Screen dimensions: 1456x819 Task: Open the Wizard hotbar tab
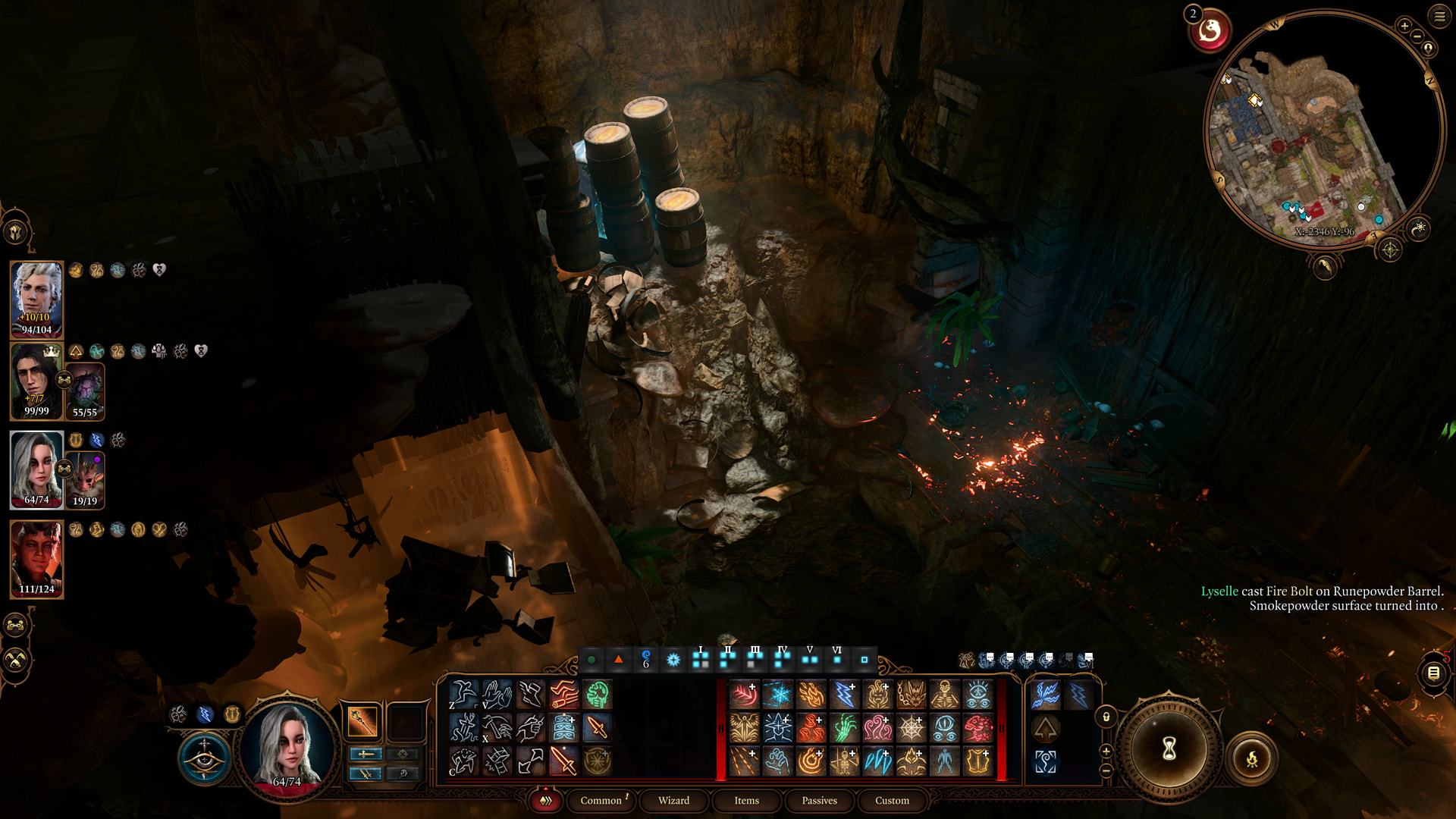(673, 800)
